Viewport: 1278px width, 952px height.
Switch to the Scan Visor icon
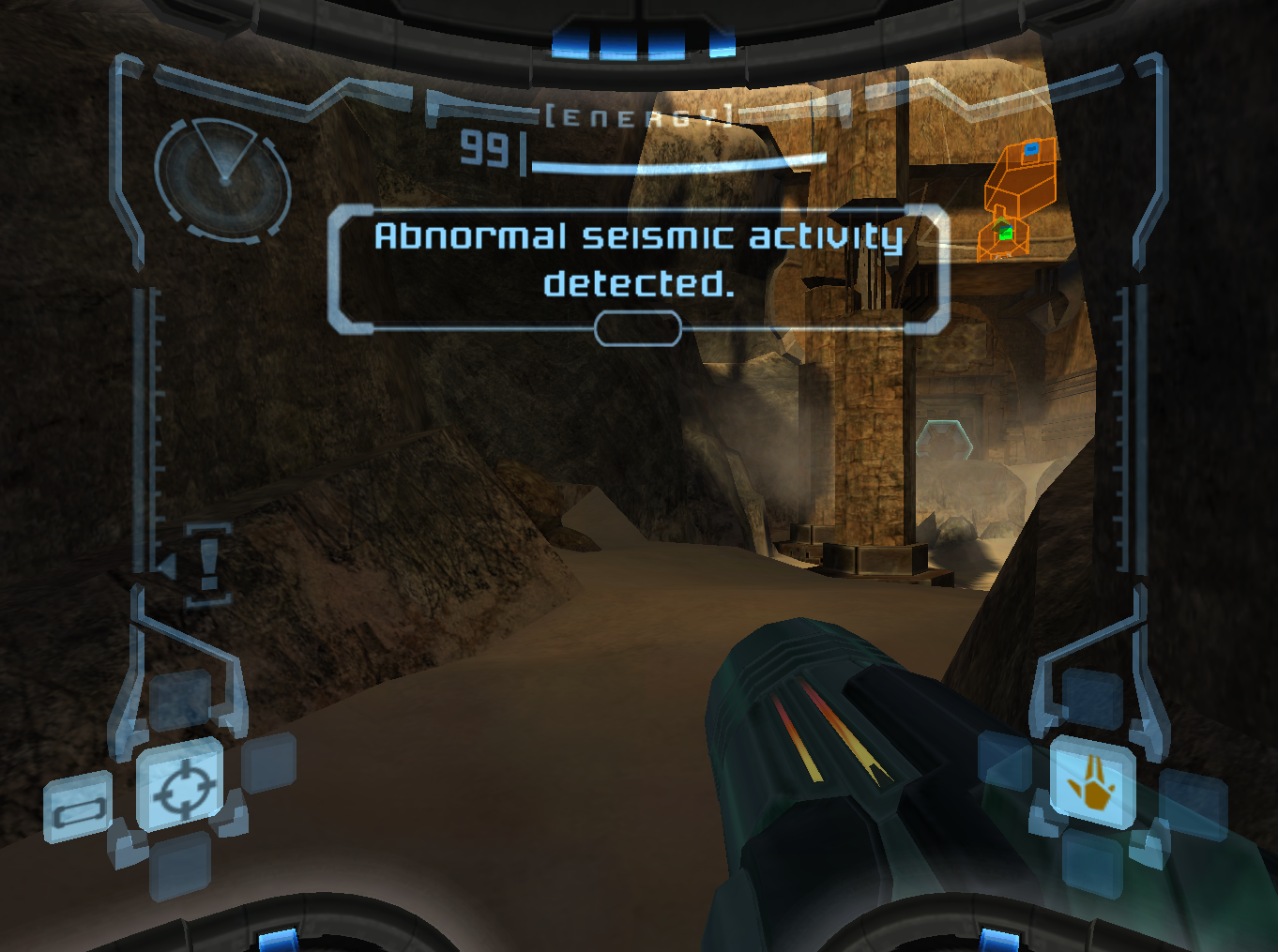click(78, 808)
